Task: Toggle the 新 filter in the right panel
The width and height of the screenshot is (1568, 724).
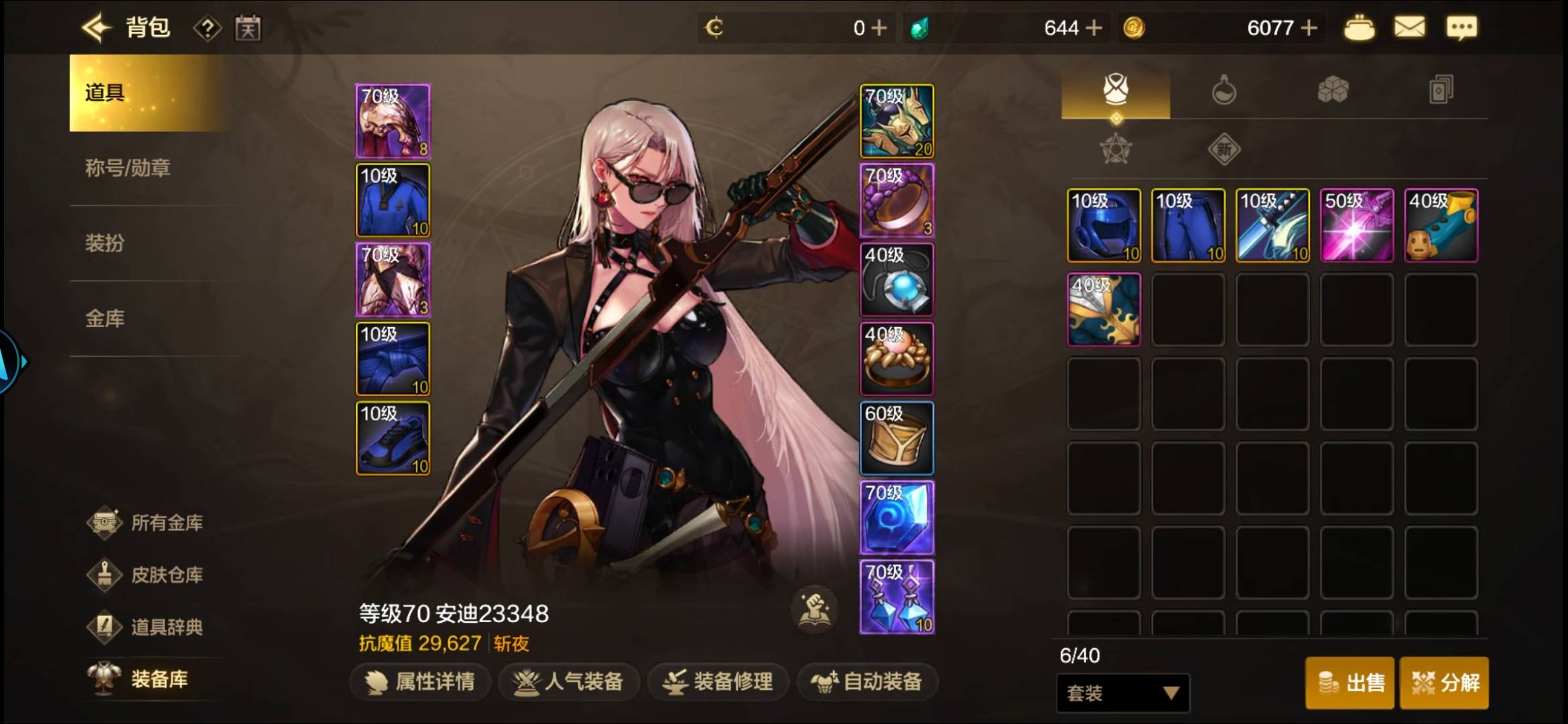Action: point(1224,149)
